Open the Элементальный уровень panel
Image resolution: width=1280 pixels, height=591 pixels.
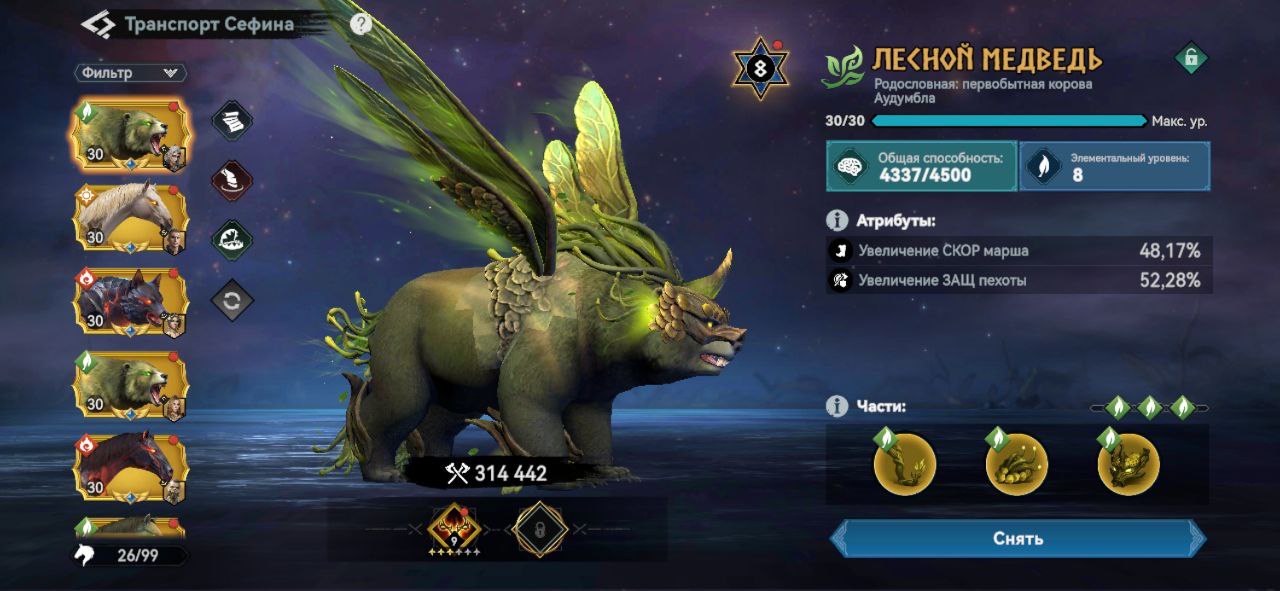[1114, 166]
